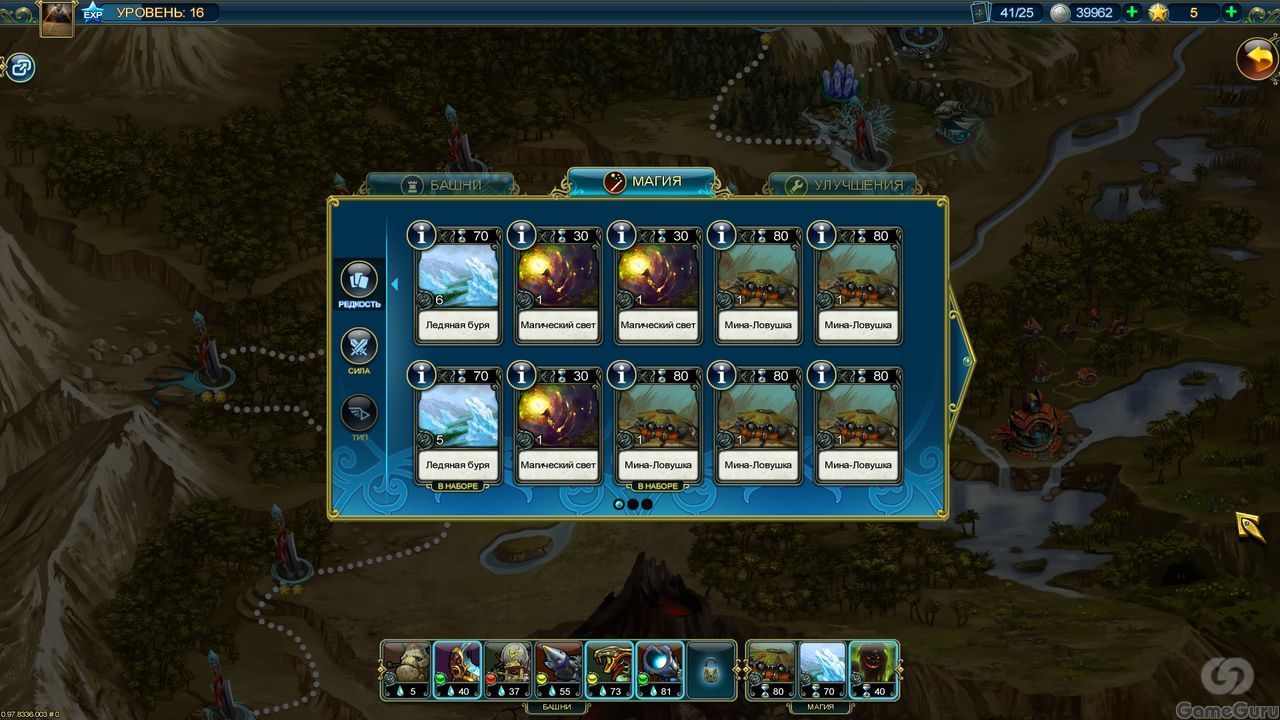Sort cards by Сила
The width and height of the screenshot is (1280, 720).
click(359, 349)
